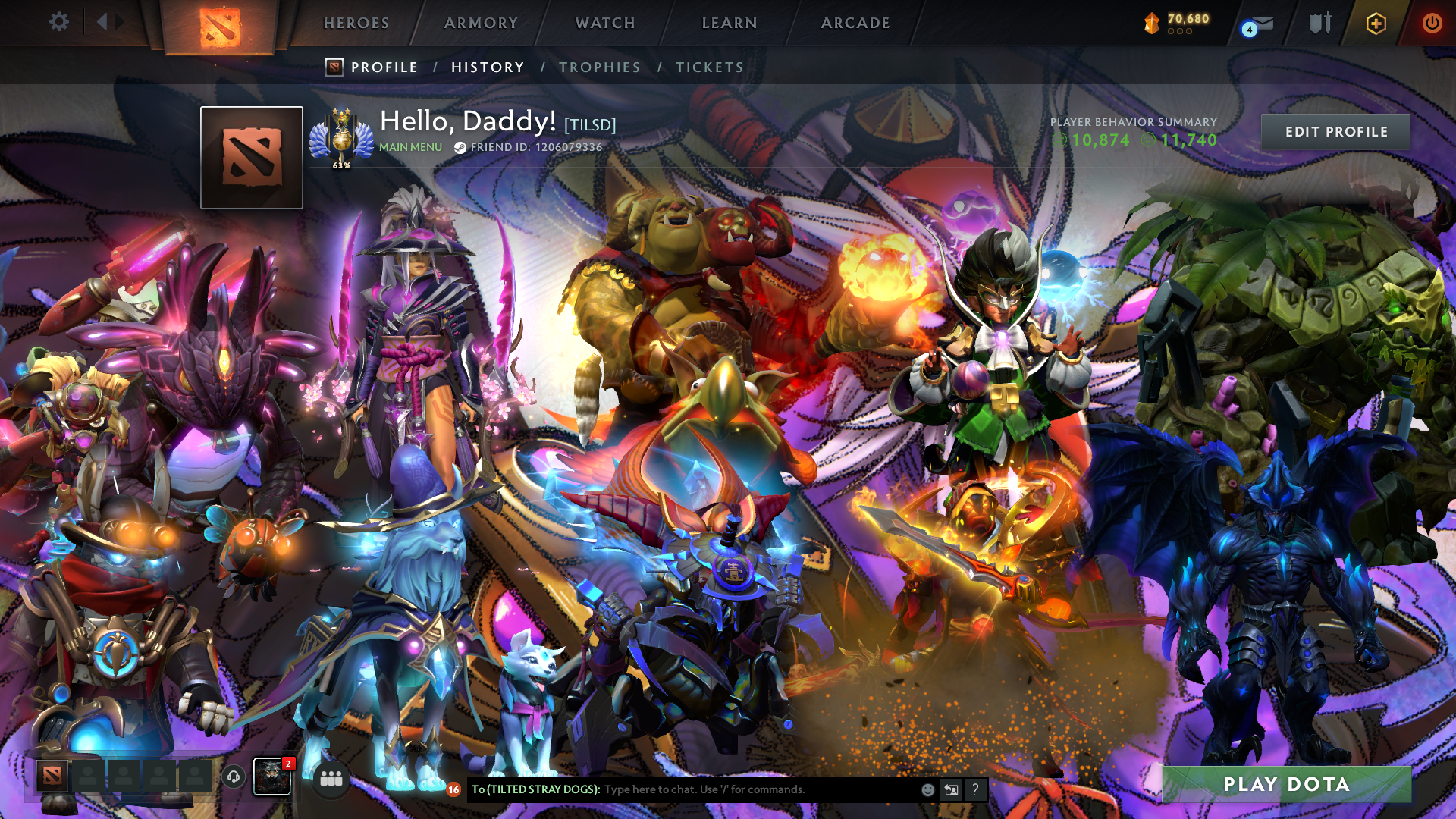Toggle voice chat with the headset icon
Image resolution: width=1456 pixels, height=819 pixels.
pyautogui.click(x=234, y=777)
